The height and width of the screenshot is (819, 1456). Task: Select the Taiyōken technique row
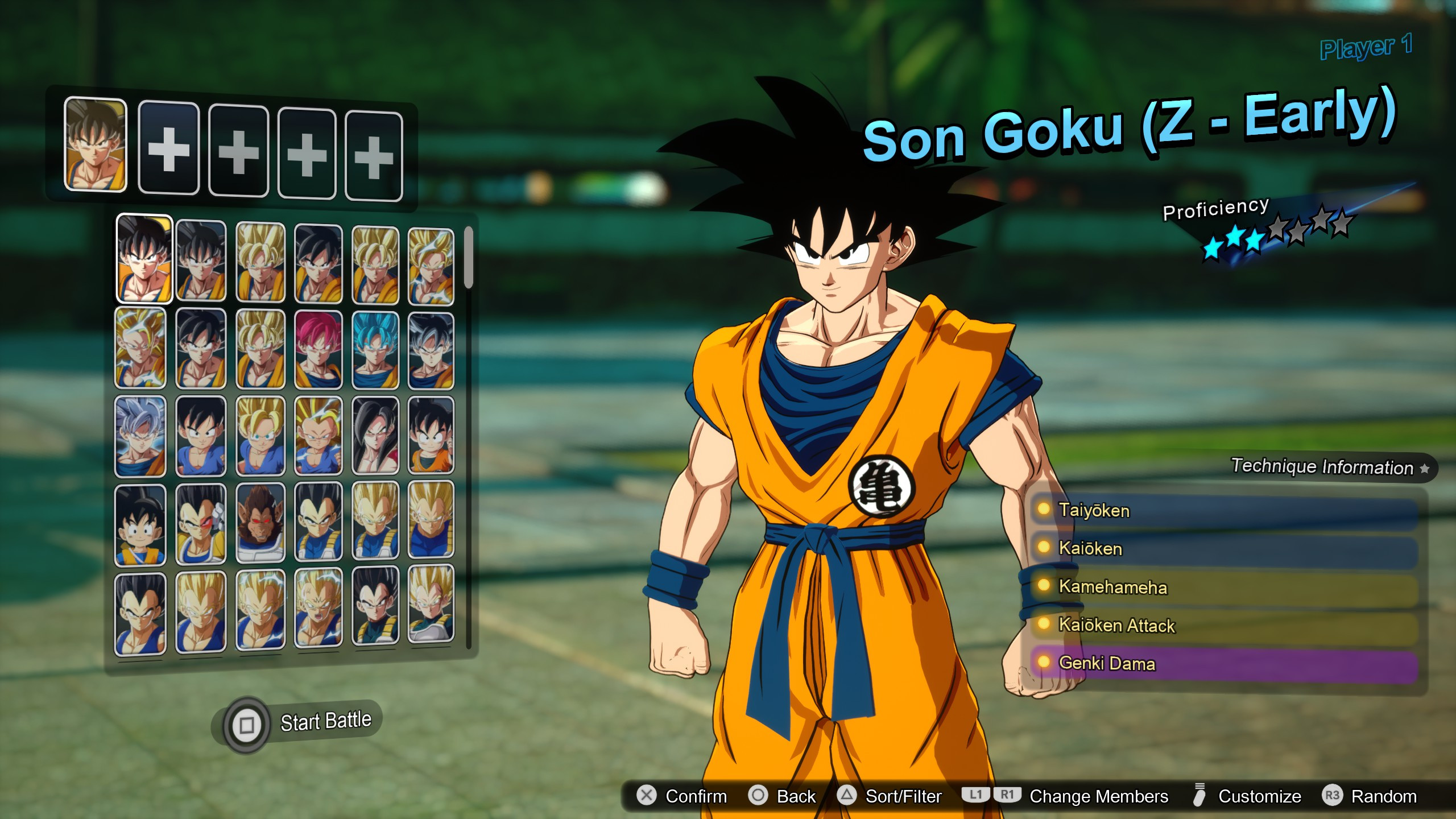tap(1223, 511)
